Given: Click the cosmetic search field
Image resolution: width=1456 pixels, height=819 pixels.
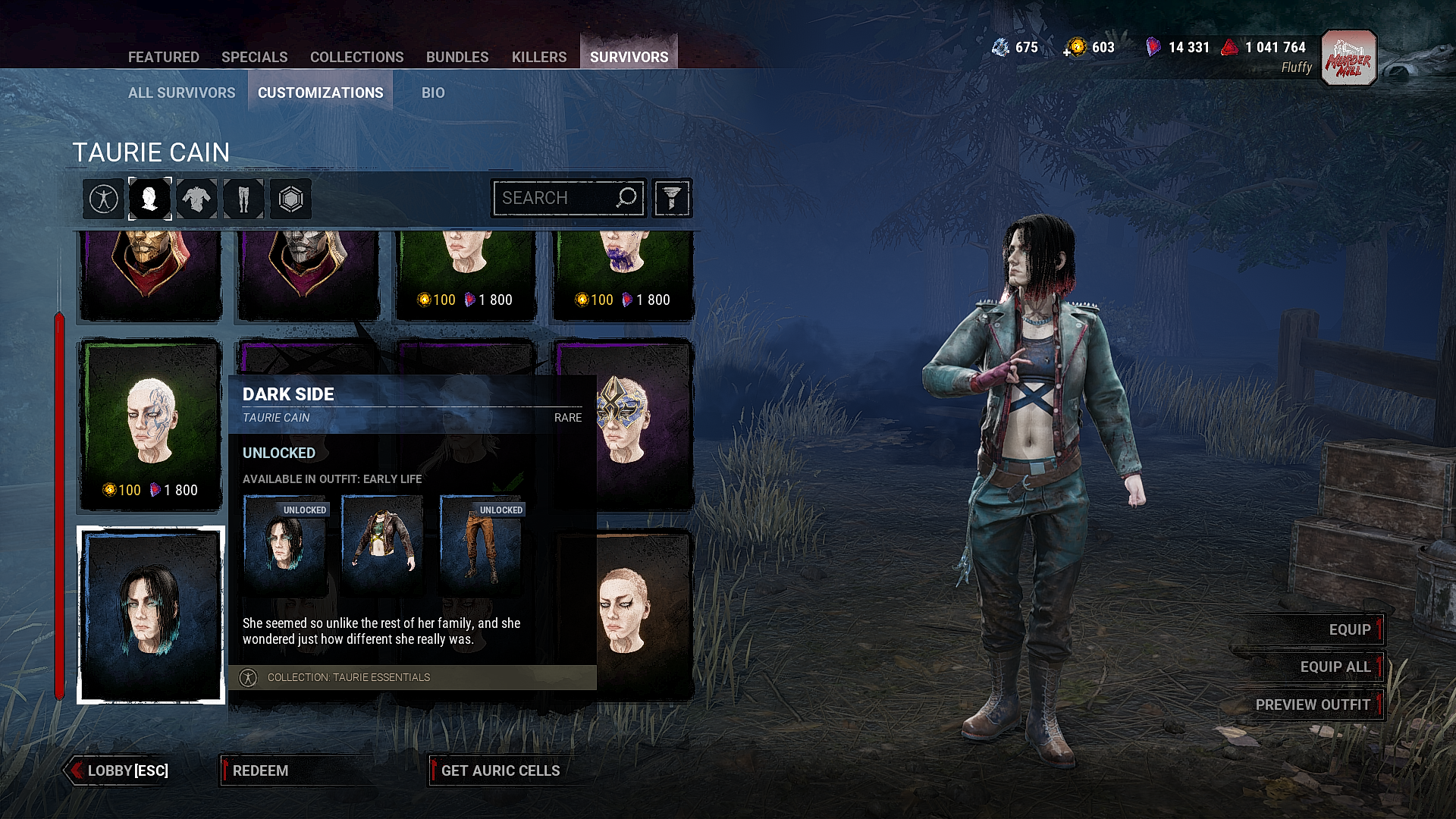Looking at the screenshot, I should pos(557,198).
